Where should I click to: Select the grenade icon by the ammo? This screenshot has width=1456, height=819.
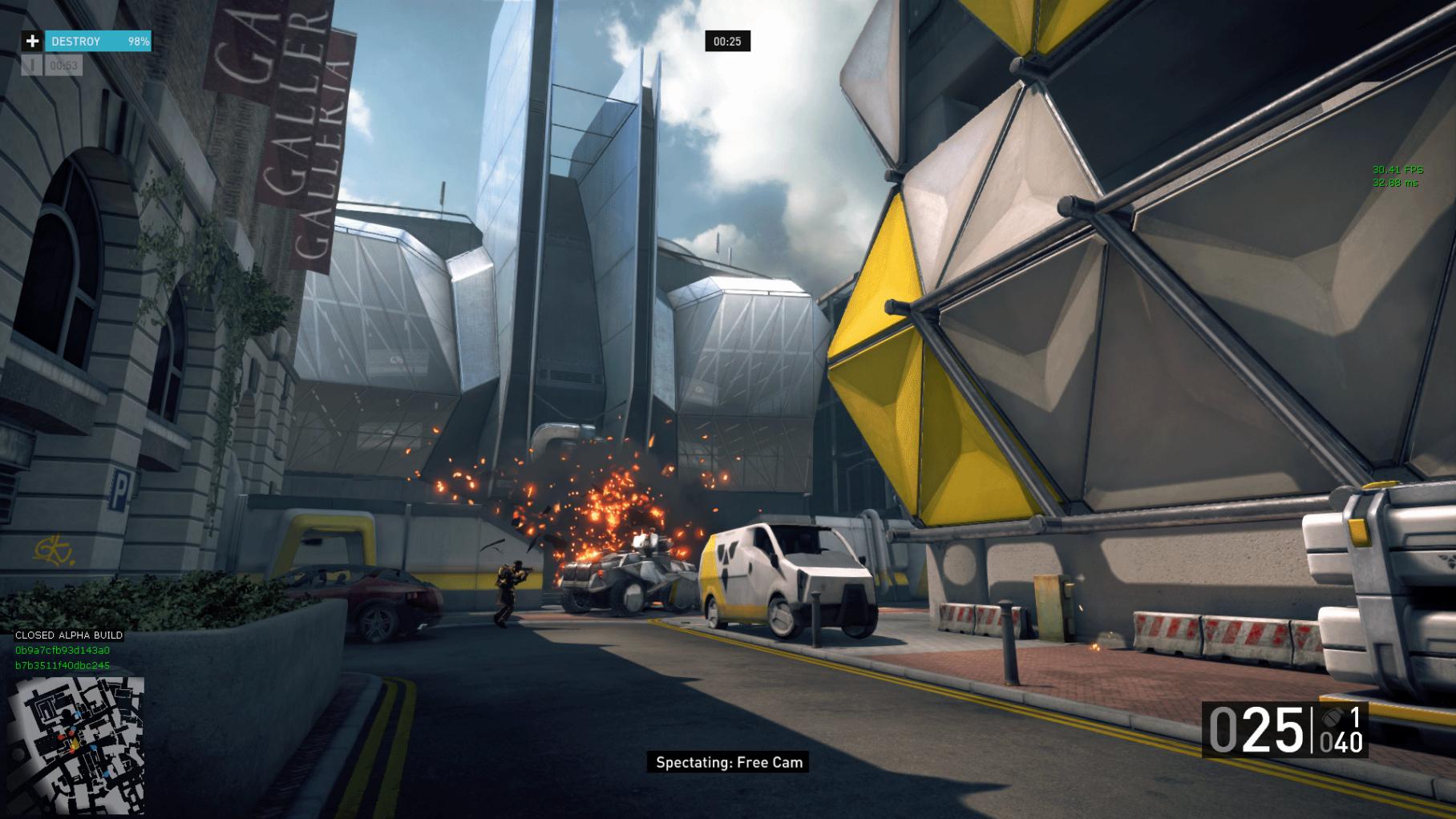coord(1331,717)
